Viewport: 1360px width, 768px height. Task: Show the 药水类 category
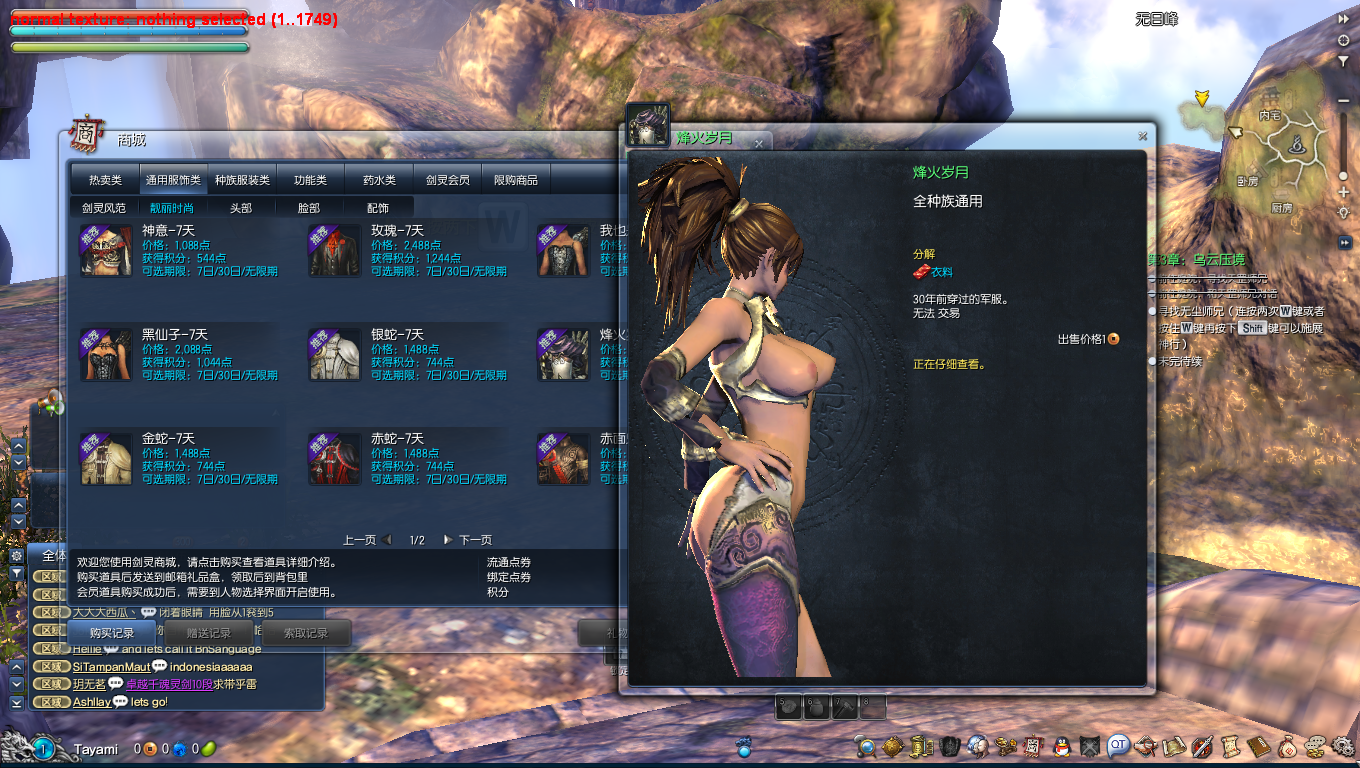(379, 180)
